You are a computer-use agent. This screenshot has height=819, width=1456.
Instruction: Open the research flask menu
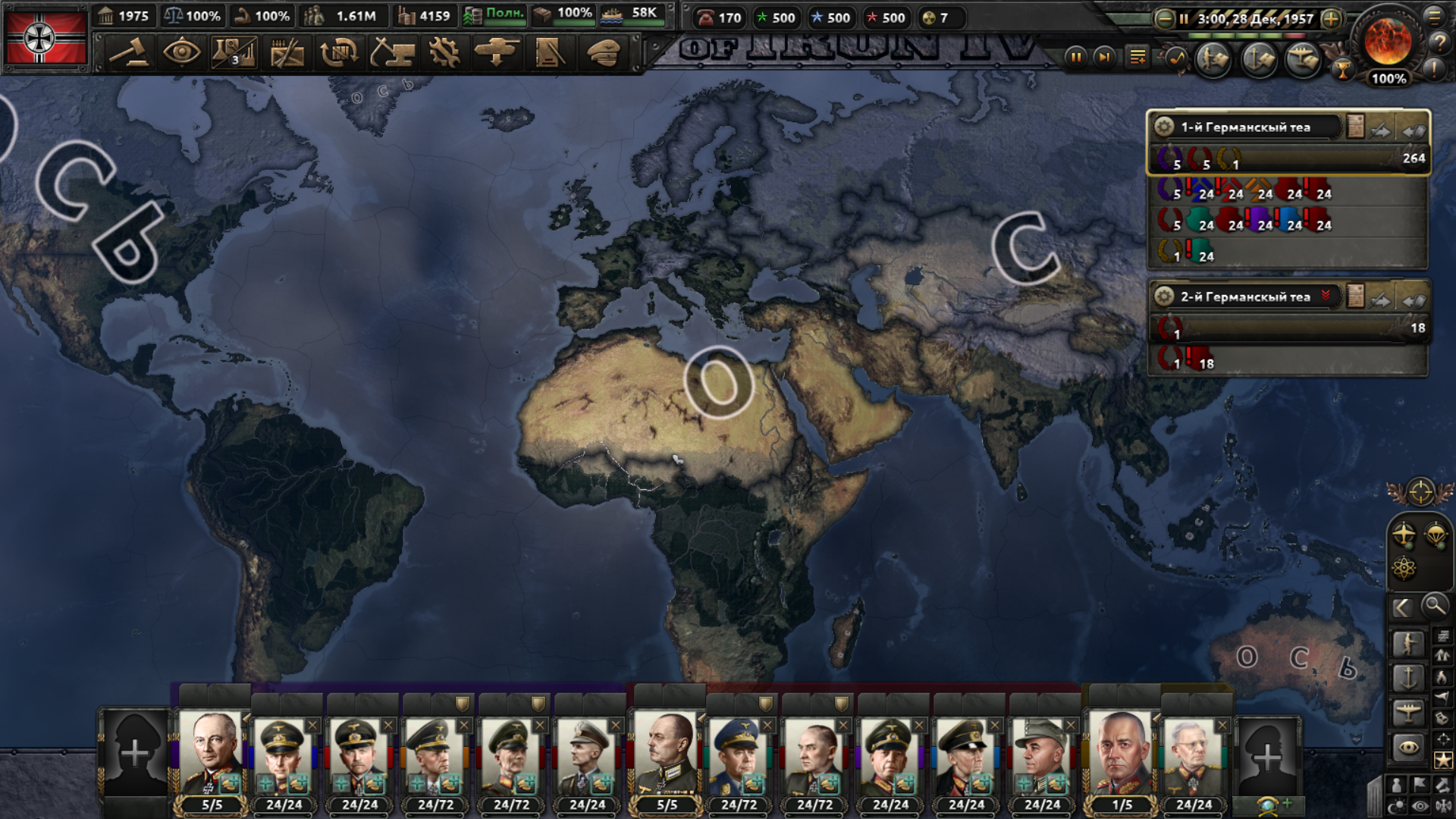(x=234, y=53)
